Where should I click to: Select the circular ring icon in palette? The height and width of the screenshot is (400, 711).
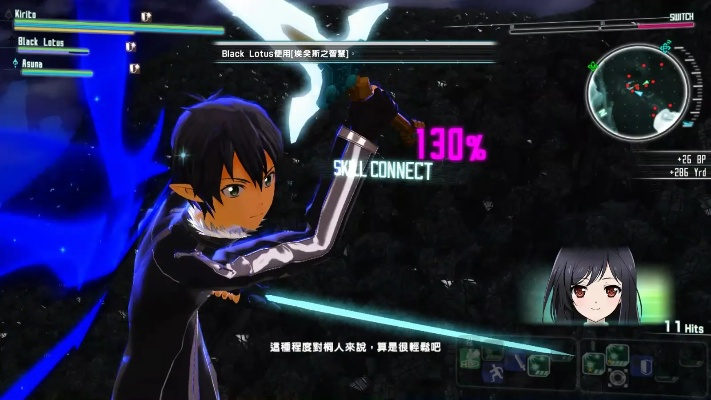(x=616, y=377)
